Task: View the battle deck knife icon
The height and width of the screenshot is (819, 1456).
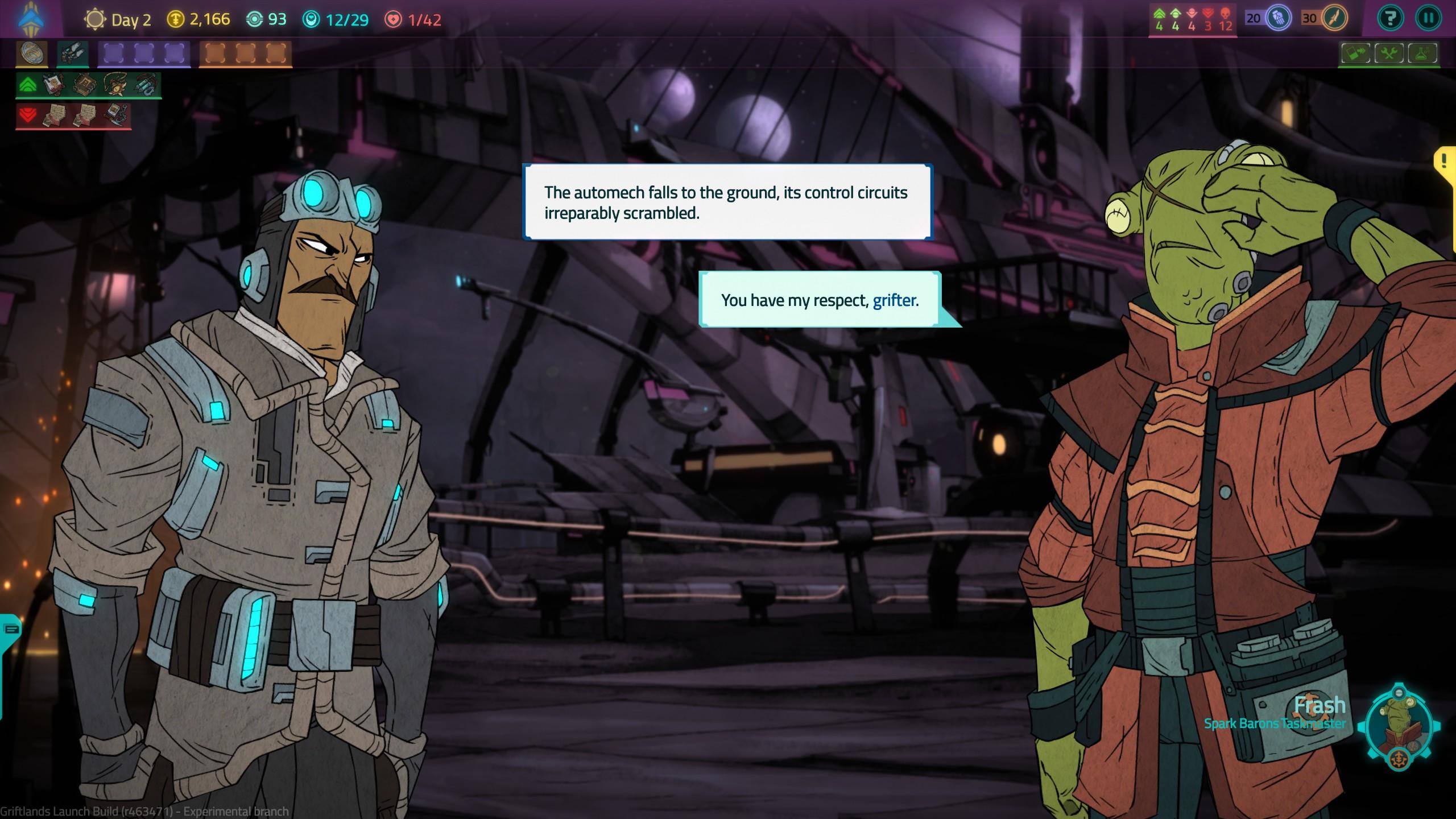Action: coord(1334,19)
